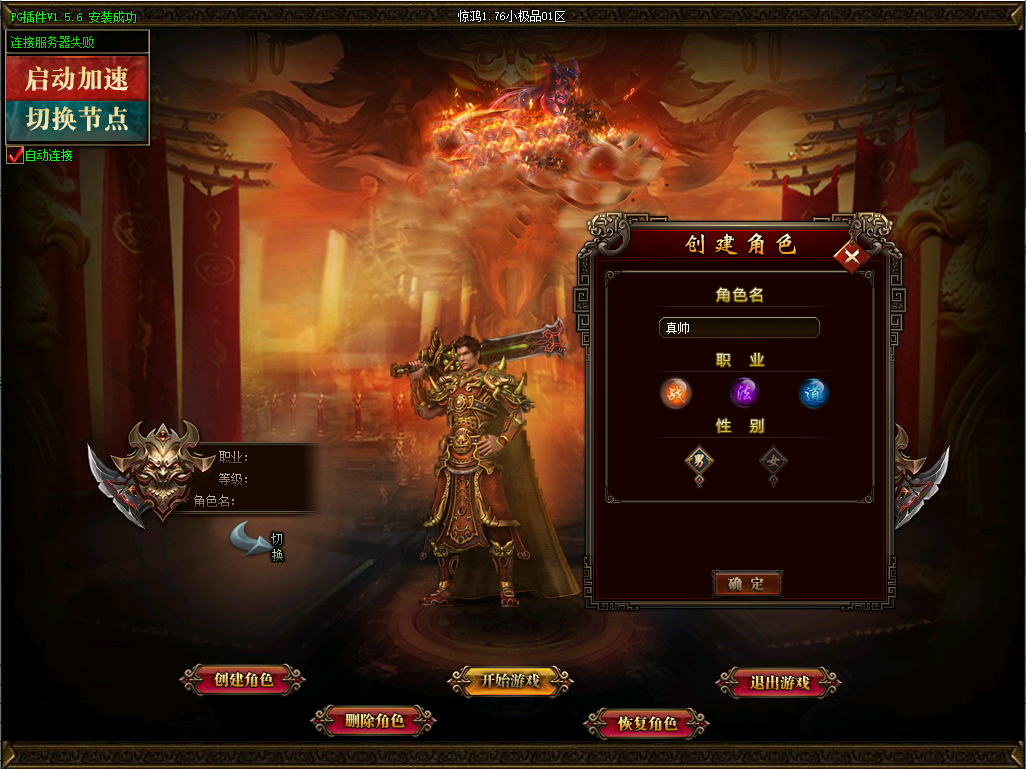Viewport: 1026px width, 769px height.
Task: Exit via the 退出游戏 button
Action: (x=779, y=683)
